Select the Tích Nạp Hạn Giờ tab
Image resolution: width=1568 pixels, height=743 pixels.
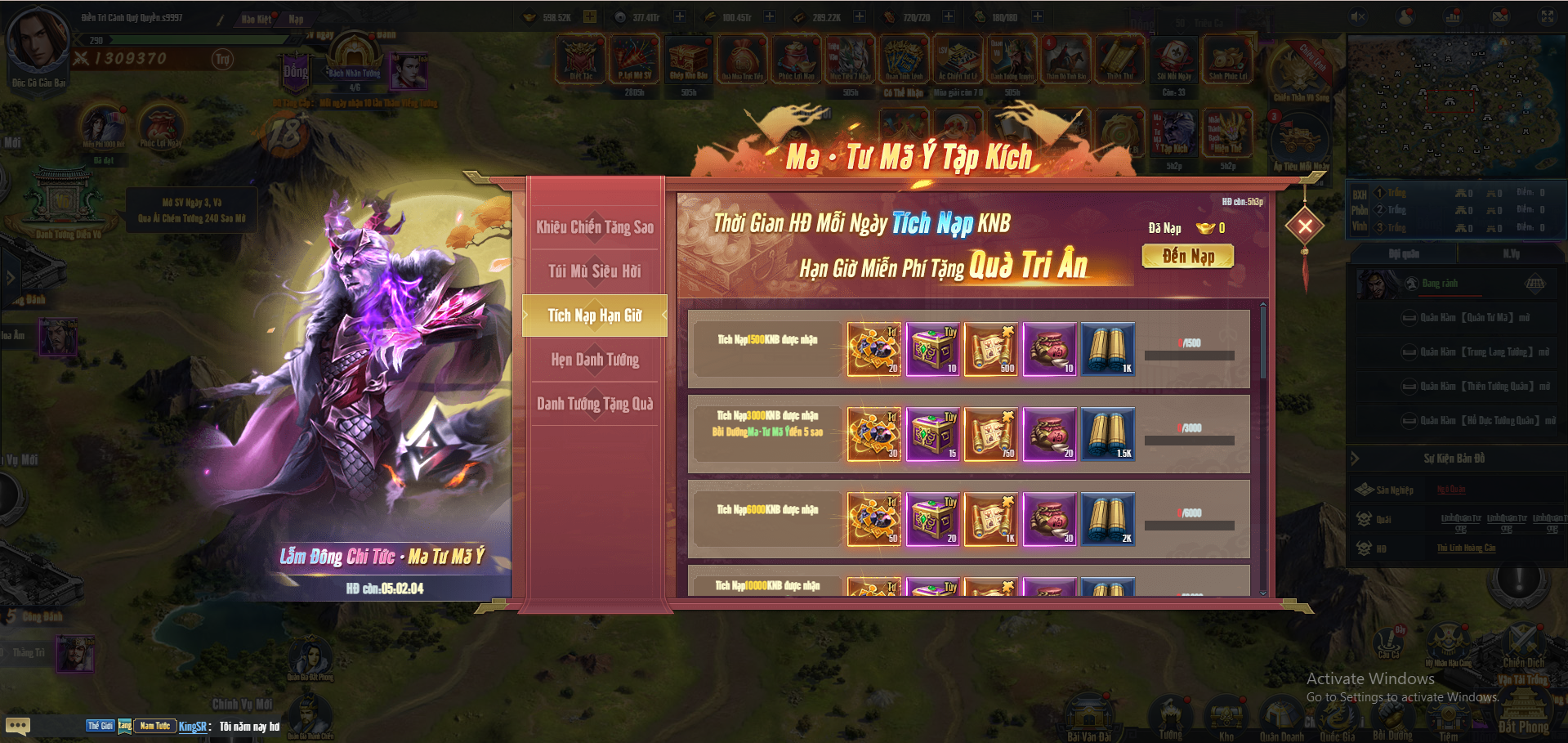pyautogui.click(x=595, y=316)
